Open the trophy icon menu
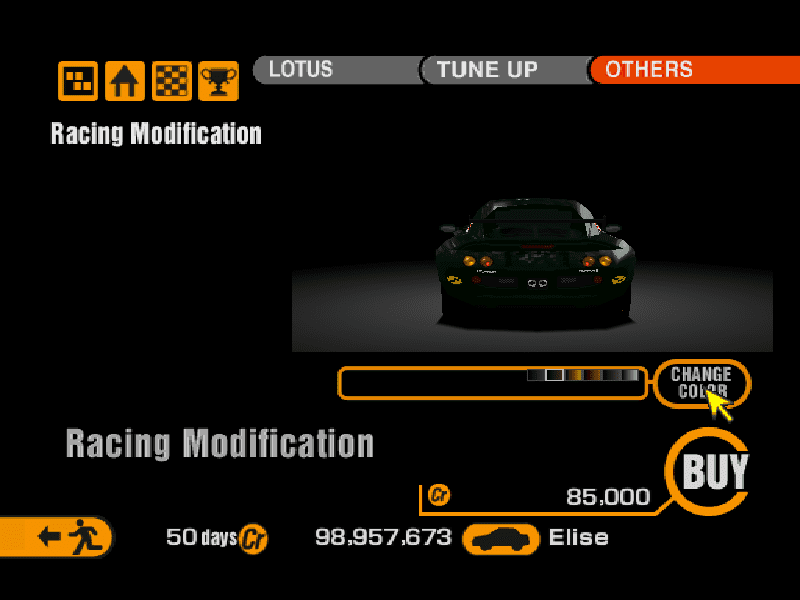The image size is (800, 600). coord(218,81)
